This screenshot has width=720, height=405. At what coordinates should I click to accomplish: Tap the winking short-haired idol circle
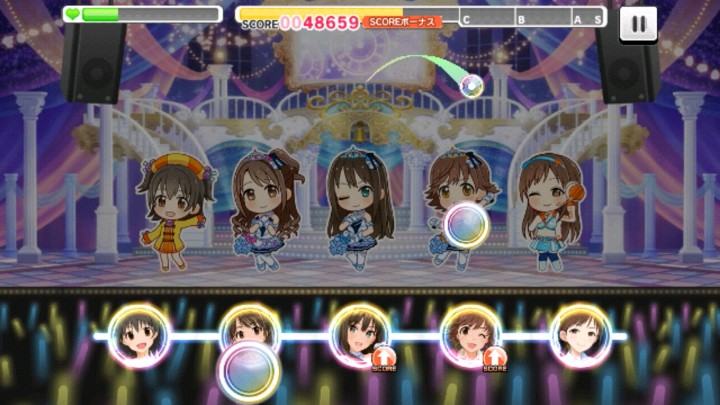click(x=470, y=335)
